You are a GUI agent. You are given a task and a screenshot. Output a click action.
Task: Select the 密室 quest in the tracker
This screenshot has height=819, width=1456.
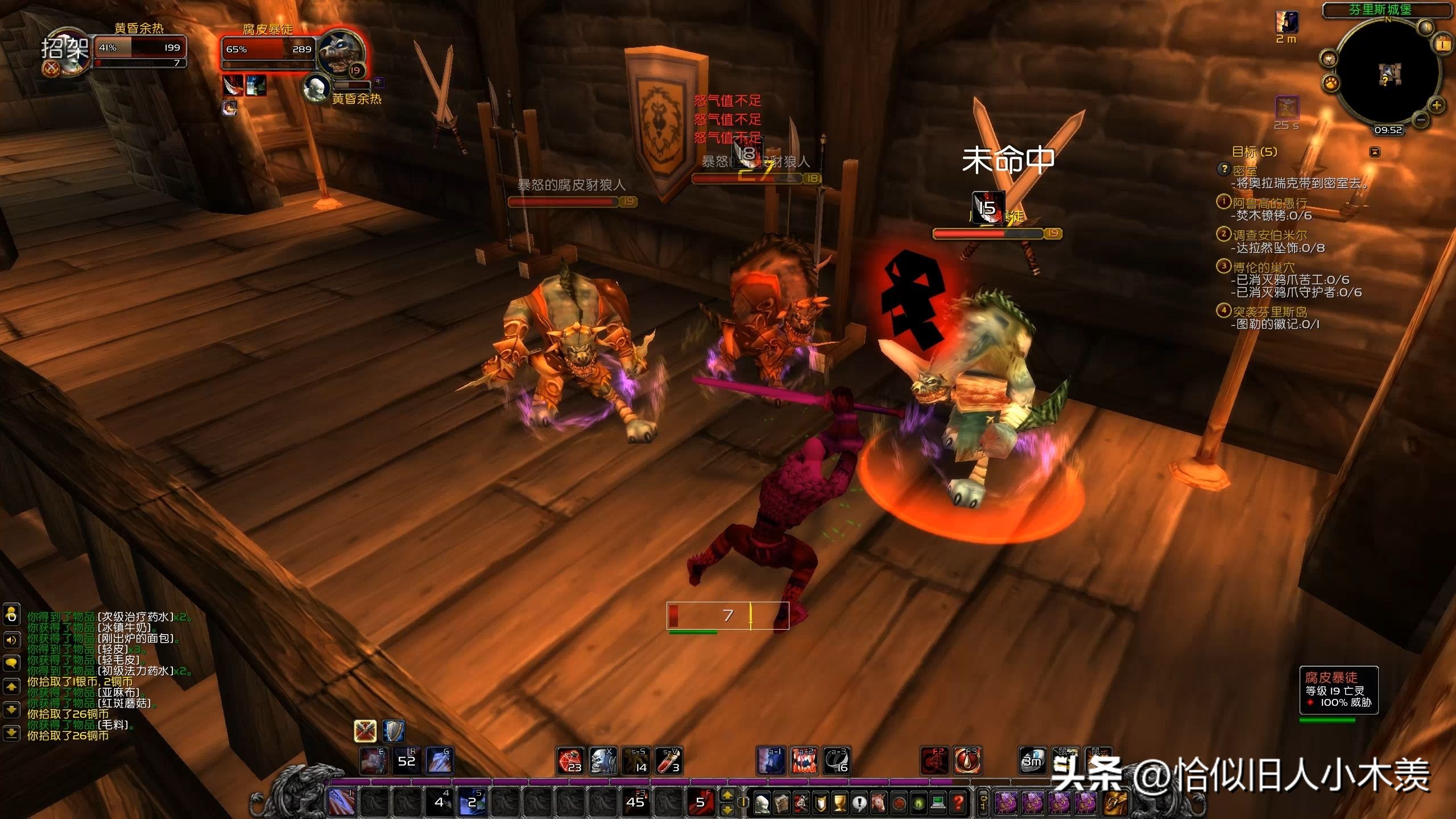click(1244, 170)
